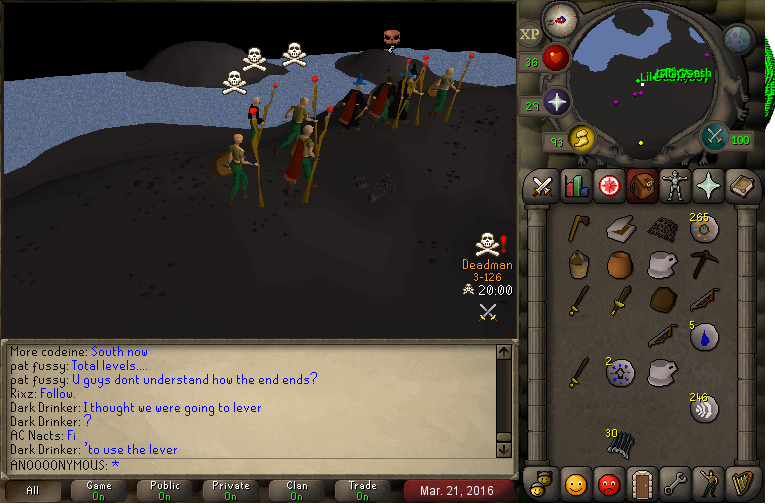Activate the special attack orb
The width and height of the screenshot is (775, 504).
[x=715, y=136]
